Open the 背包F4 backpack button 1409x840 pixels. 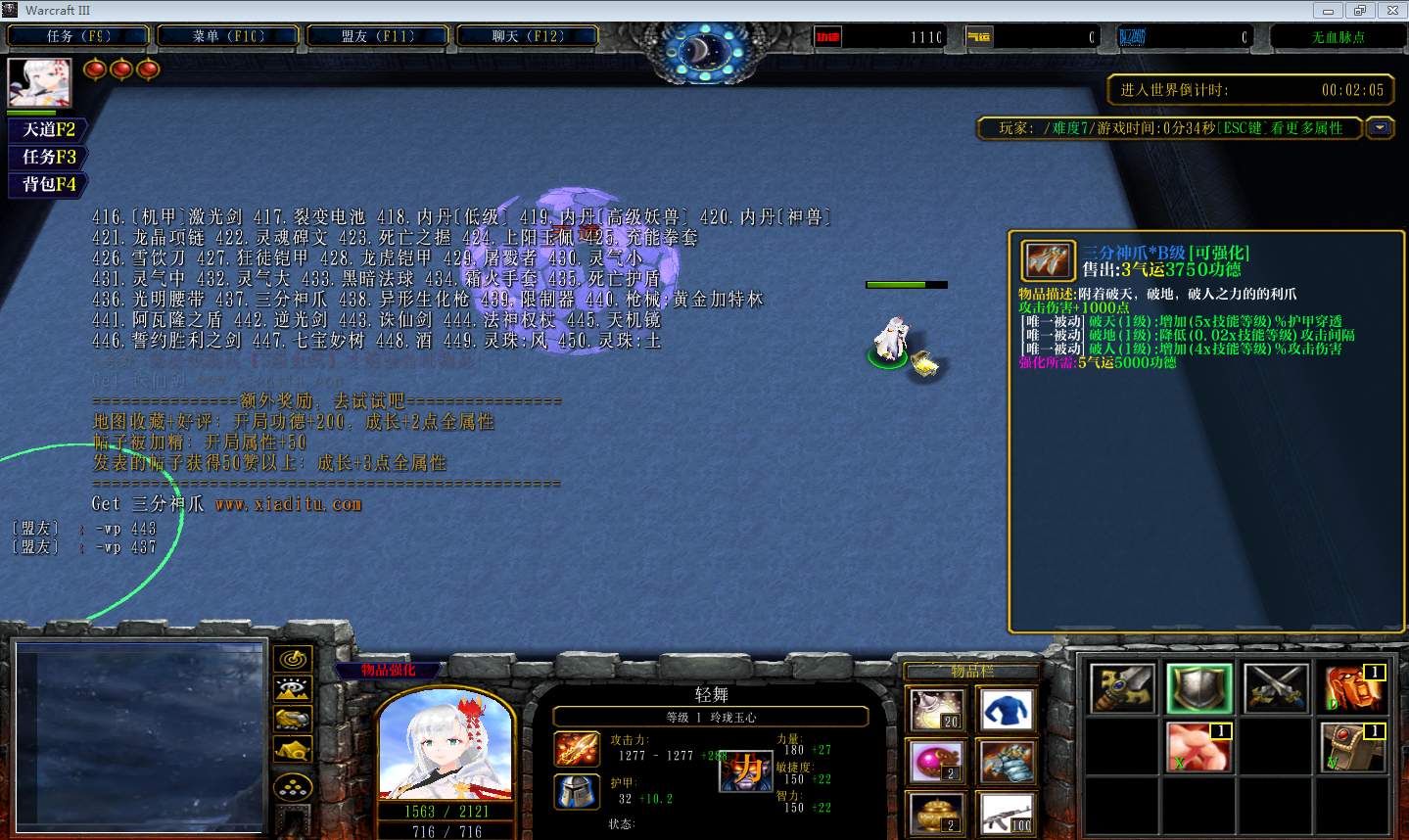coord(48,184)
